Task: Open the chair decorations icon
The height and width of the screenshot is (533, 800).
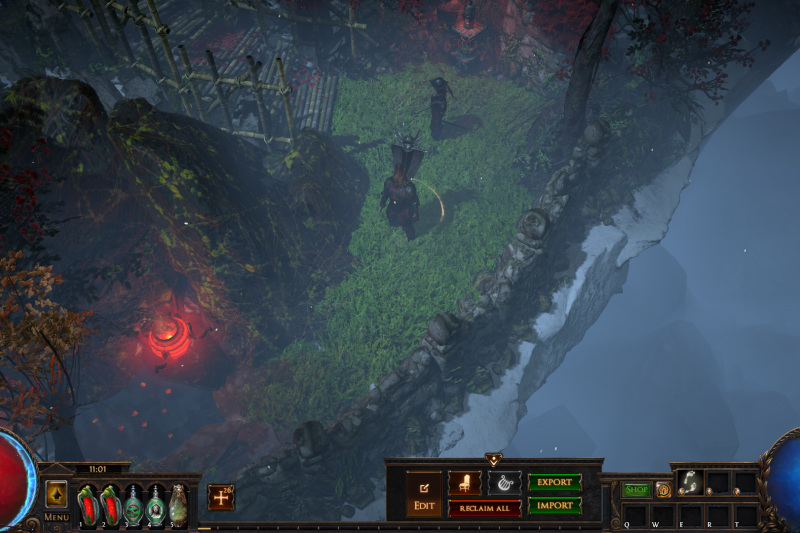Action: [x=464, y=483]
